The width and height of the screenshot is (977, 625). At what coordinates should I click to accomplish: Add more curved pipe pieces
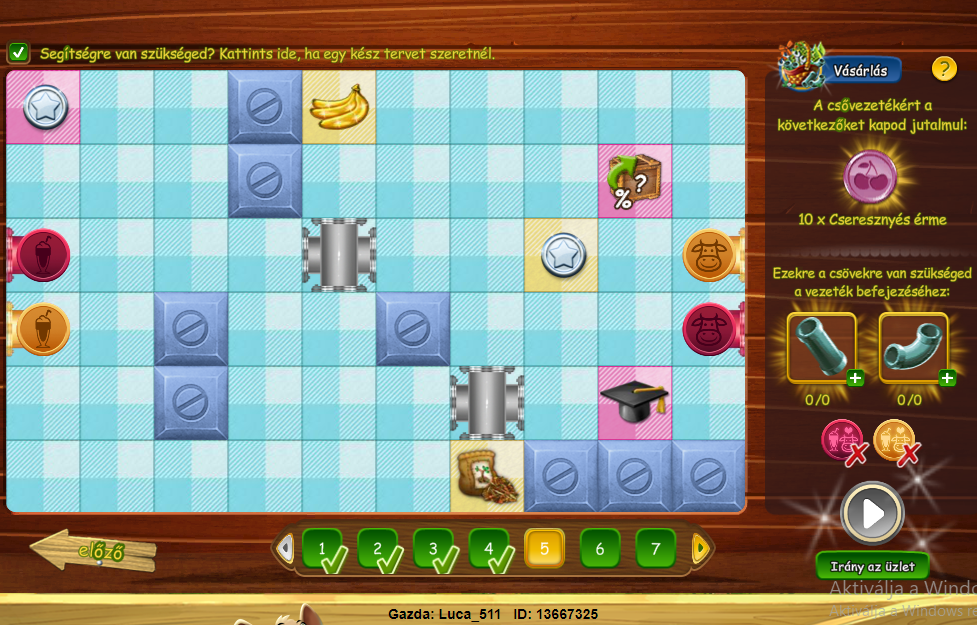pos(946,378)
